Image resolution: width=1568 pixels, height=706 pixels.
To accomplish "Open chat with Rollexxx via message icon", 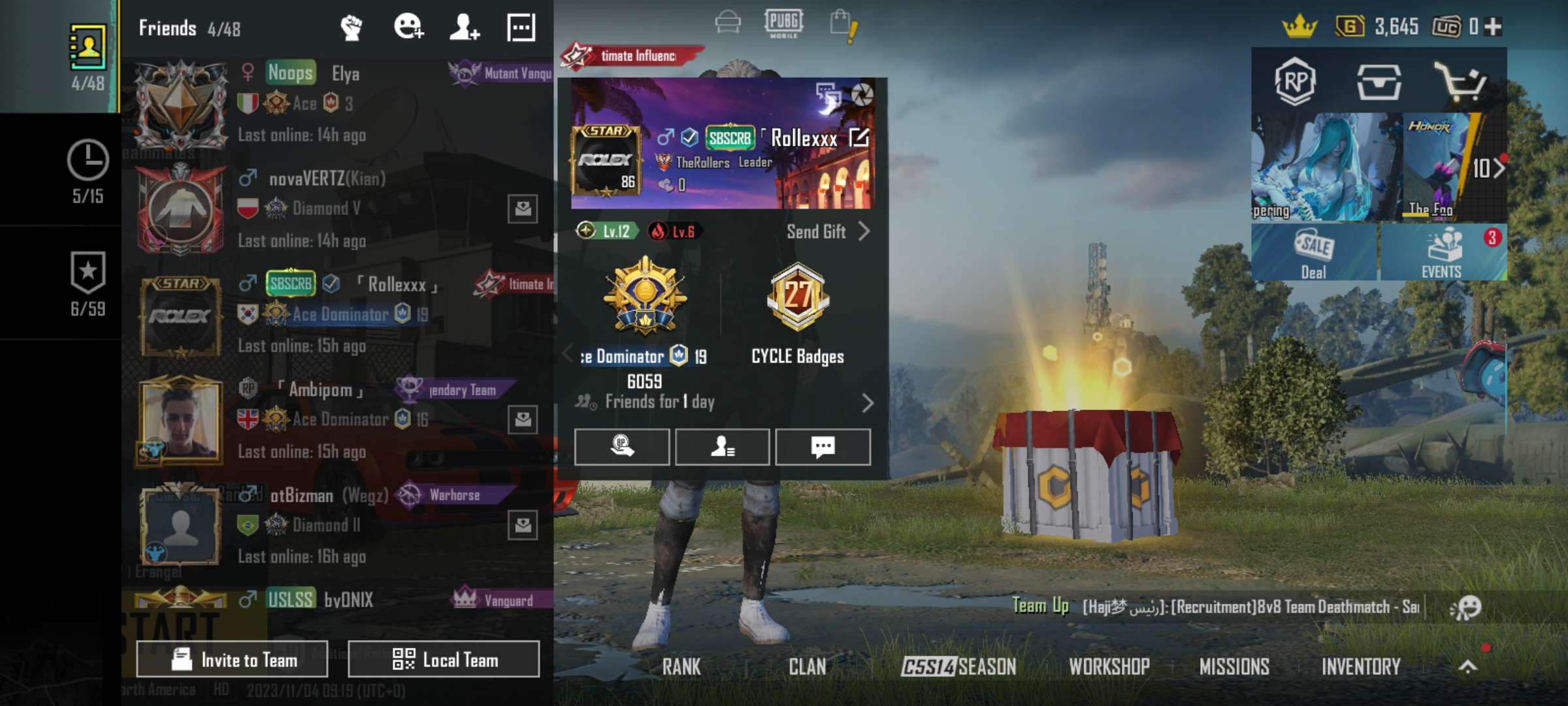I will point(823,446).
